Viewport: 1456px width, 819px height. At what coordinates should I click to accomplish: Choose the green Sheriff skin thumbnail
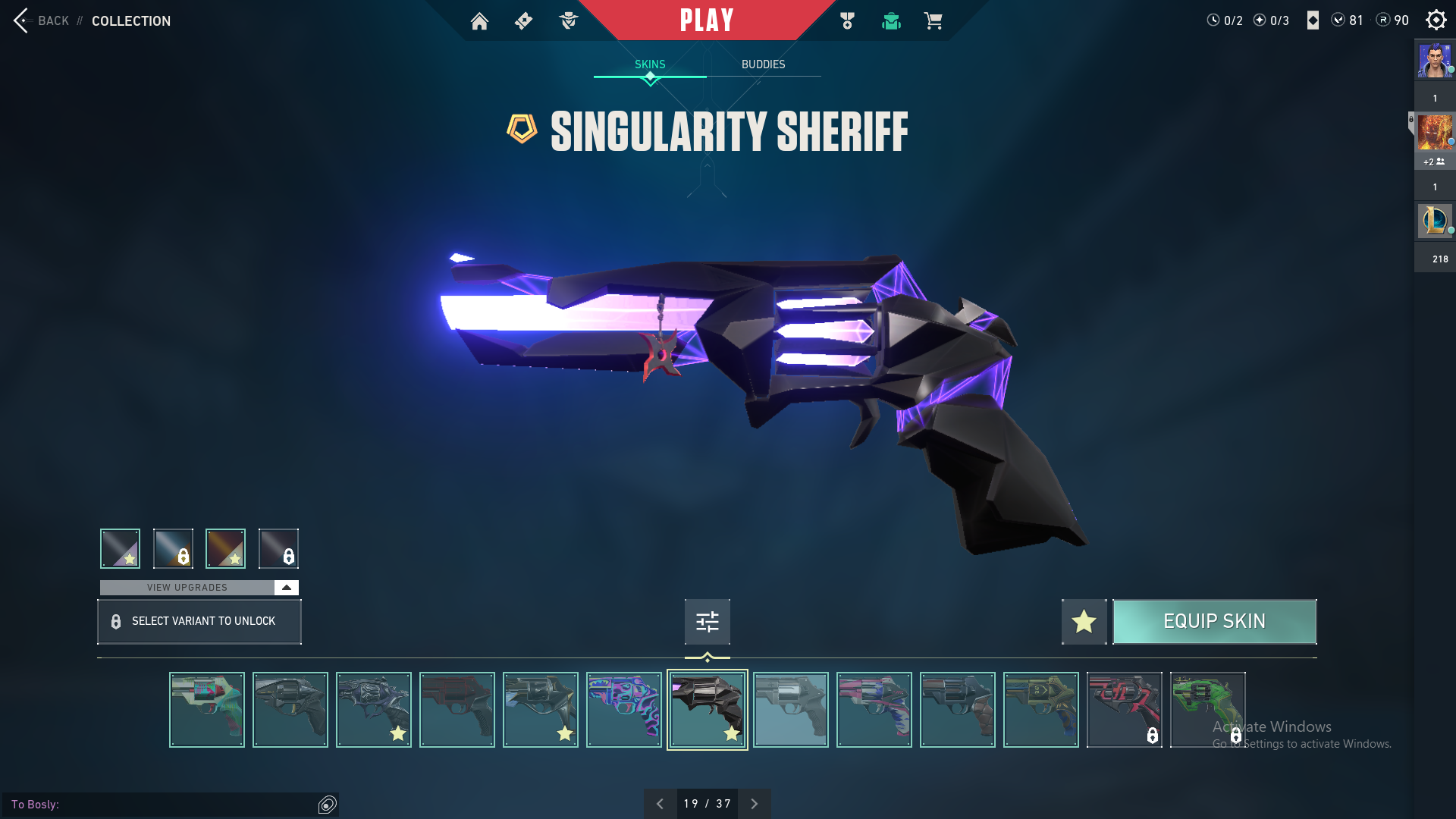(x=1207, y=710)
